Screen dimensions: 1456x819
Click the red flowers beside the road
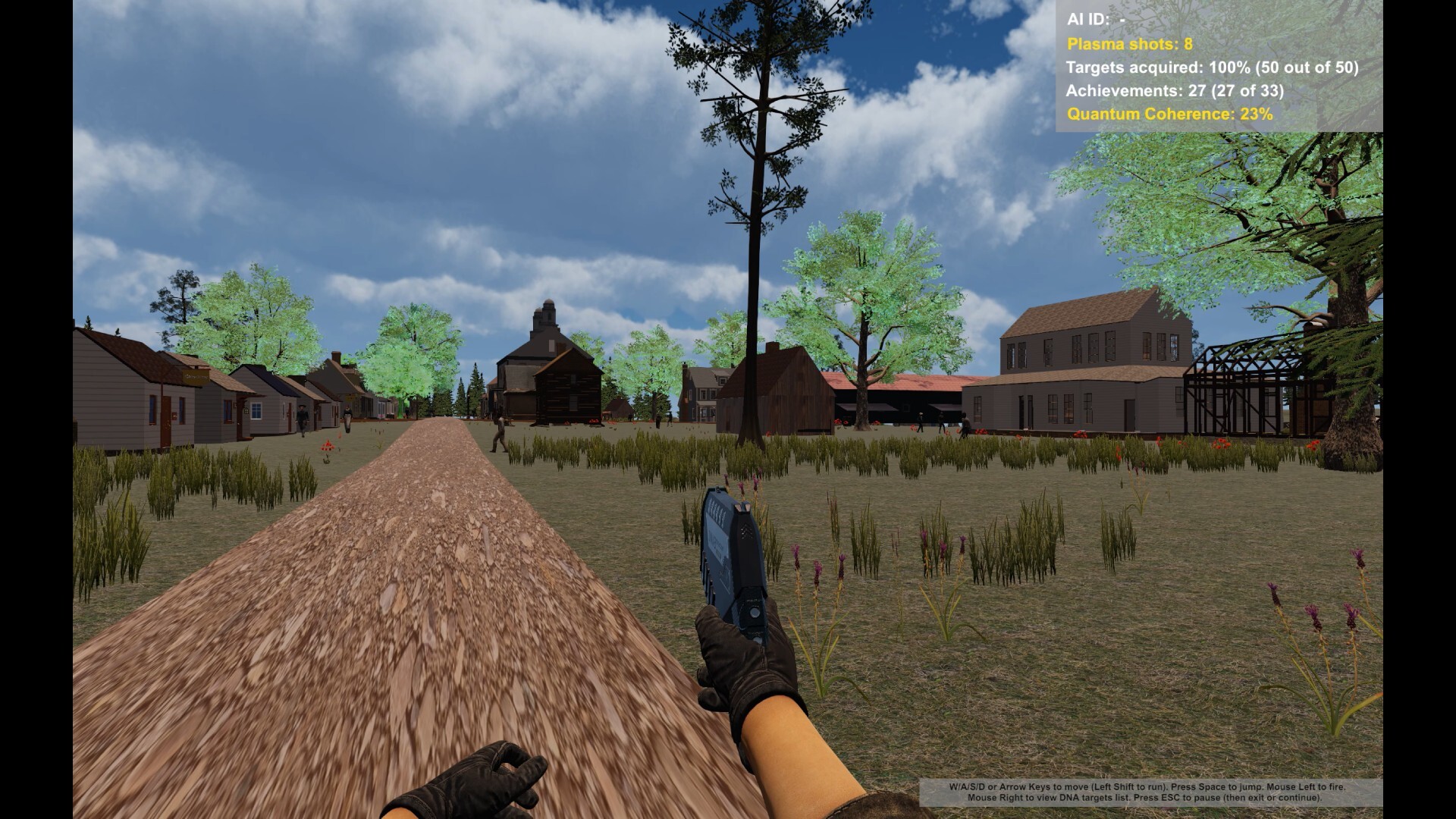(x=328, y=445)
